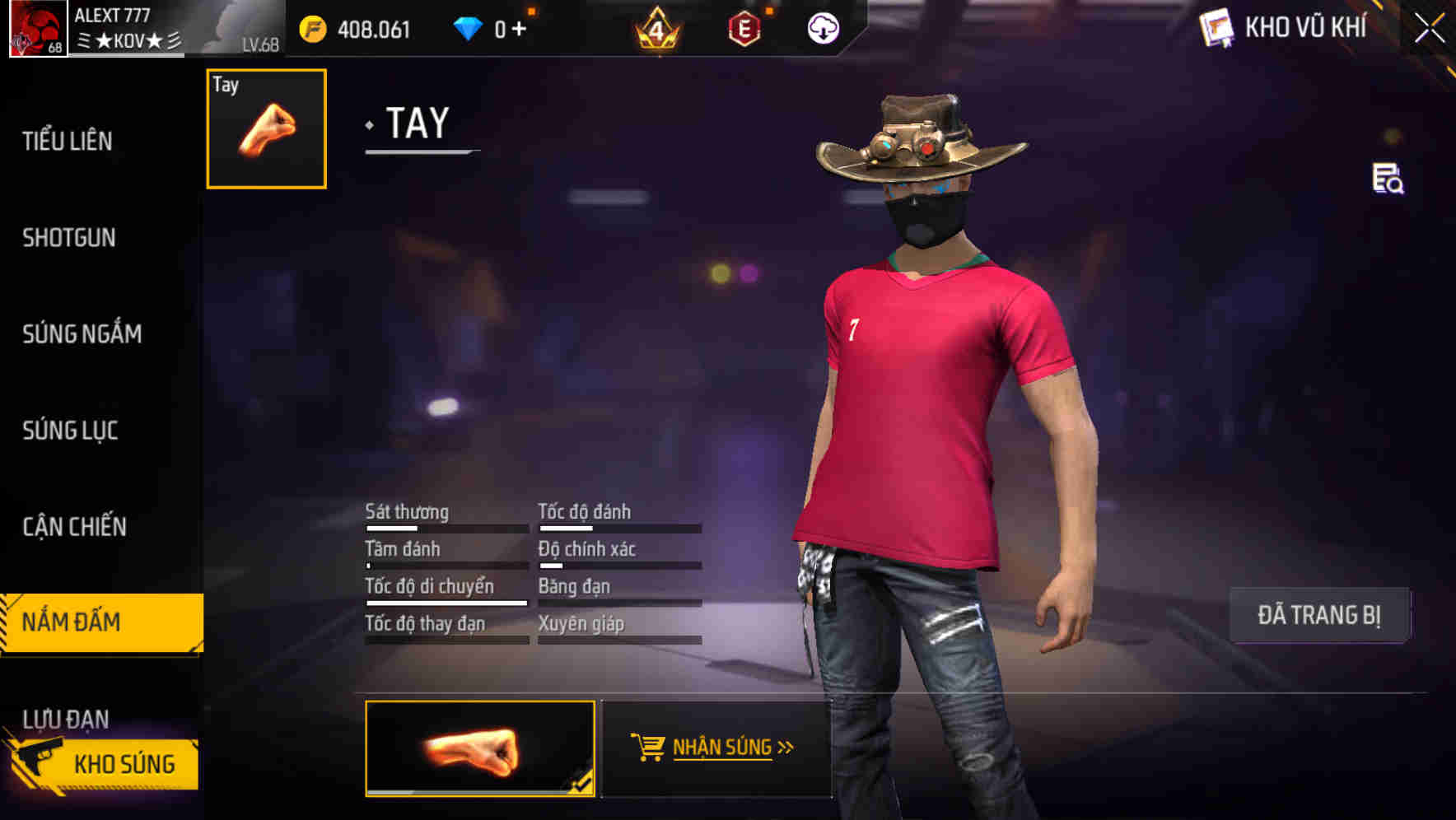The width and height of the screenshot is (1456, 820).
Task: Select the Tay item thumbnail
Action: (264, 130)
